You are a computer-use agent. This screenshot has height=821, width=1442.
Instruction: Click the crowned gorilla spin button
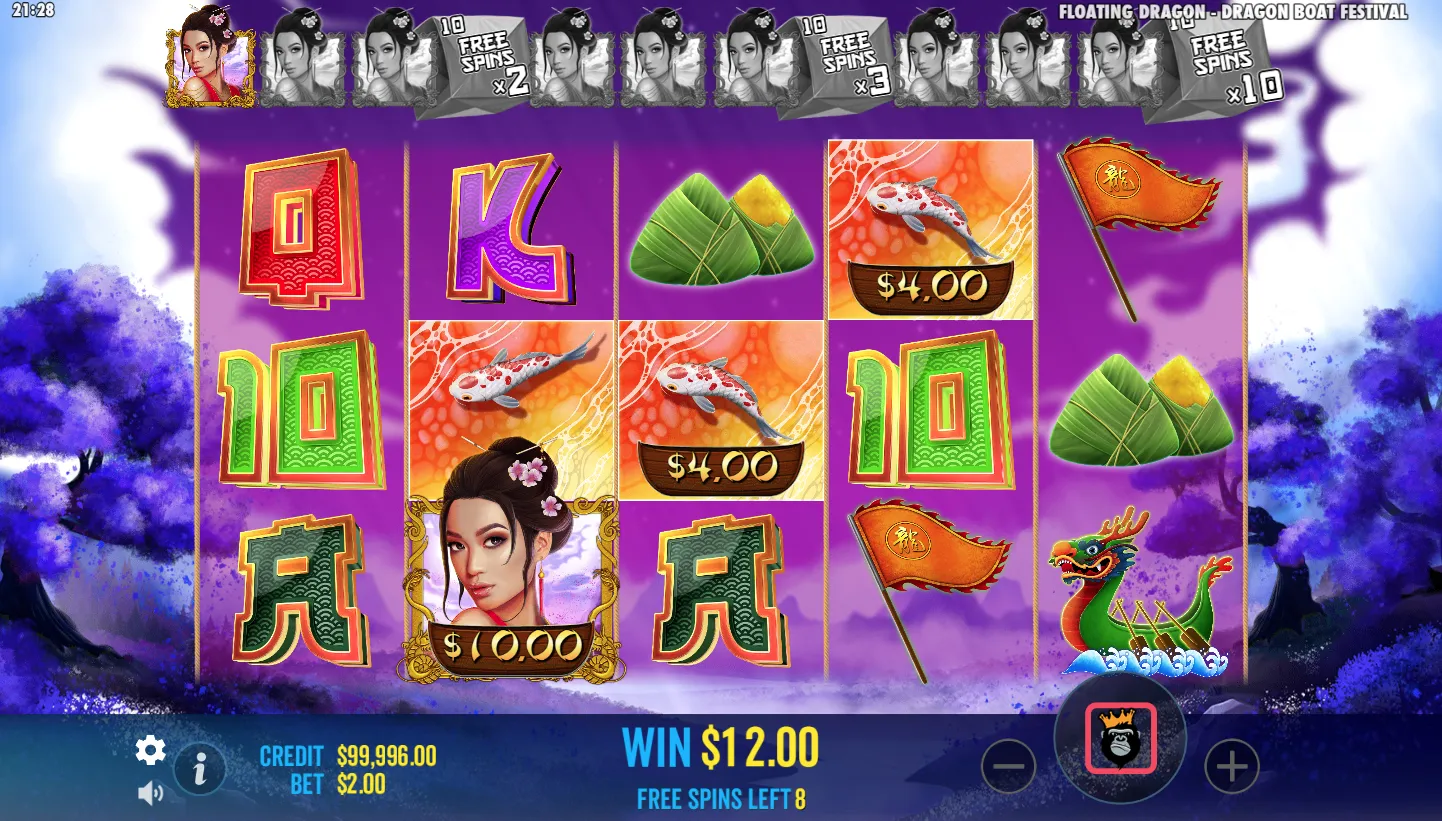(1120, 739)
